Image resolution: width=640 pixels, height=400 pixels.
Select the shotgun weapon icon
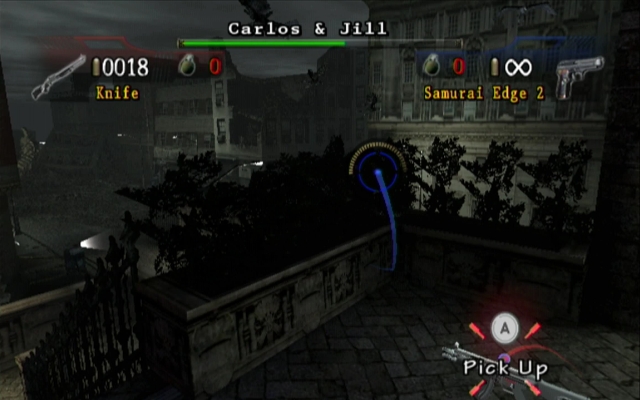(x=56, y=76)
